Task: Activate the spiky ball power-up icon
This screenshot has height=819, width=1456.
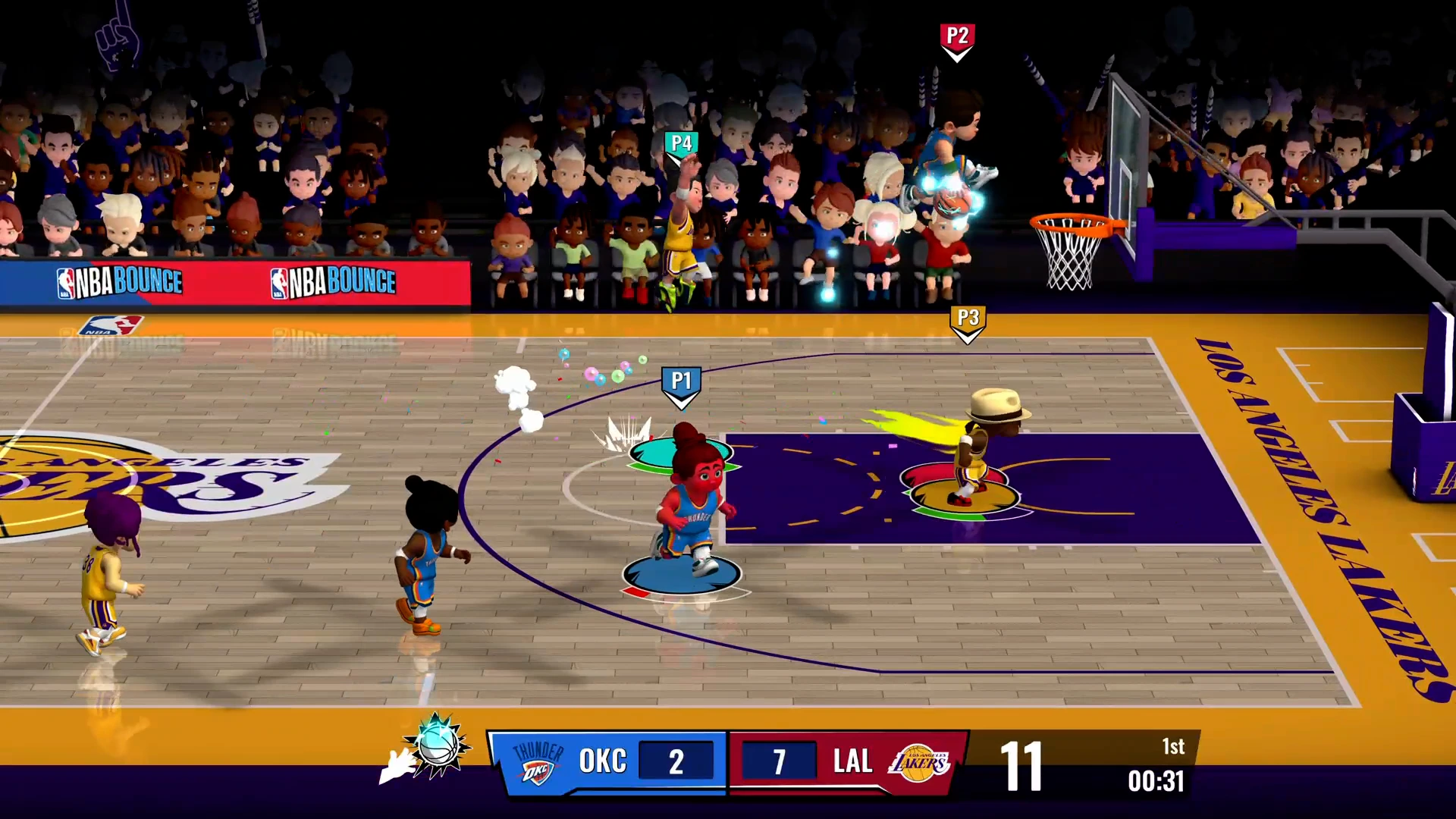Action: point(438,746)
